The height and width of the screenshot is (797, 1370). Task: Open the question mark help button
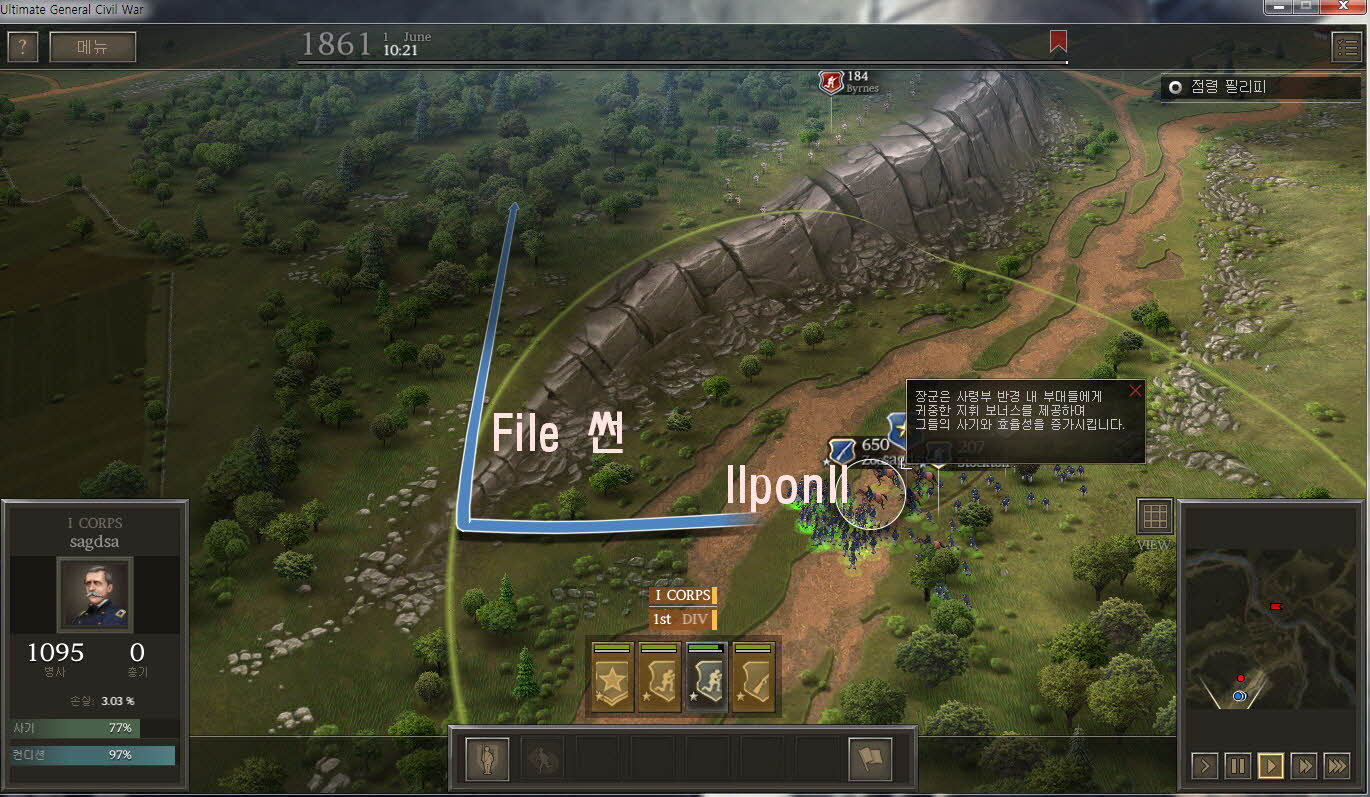[x=23, y=47]
